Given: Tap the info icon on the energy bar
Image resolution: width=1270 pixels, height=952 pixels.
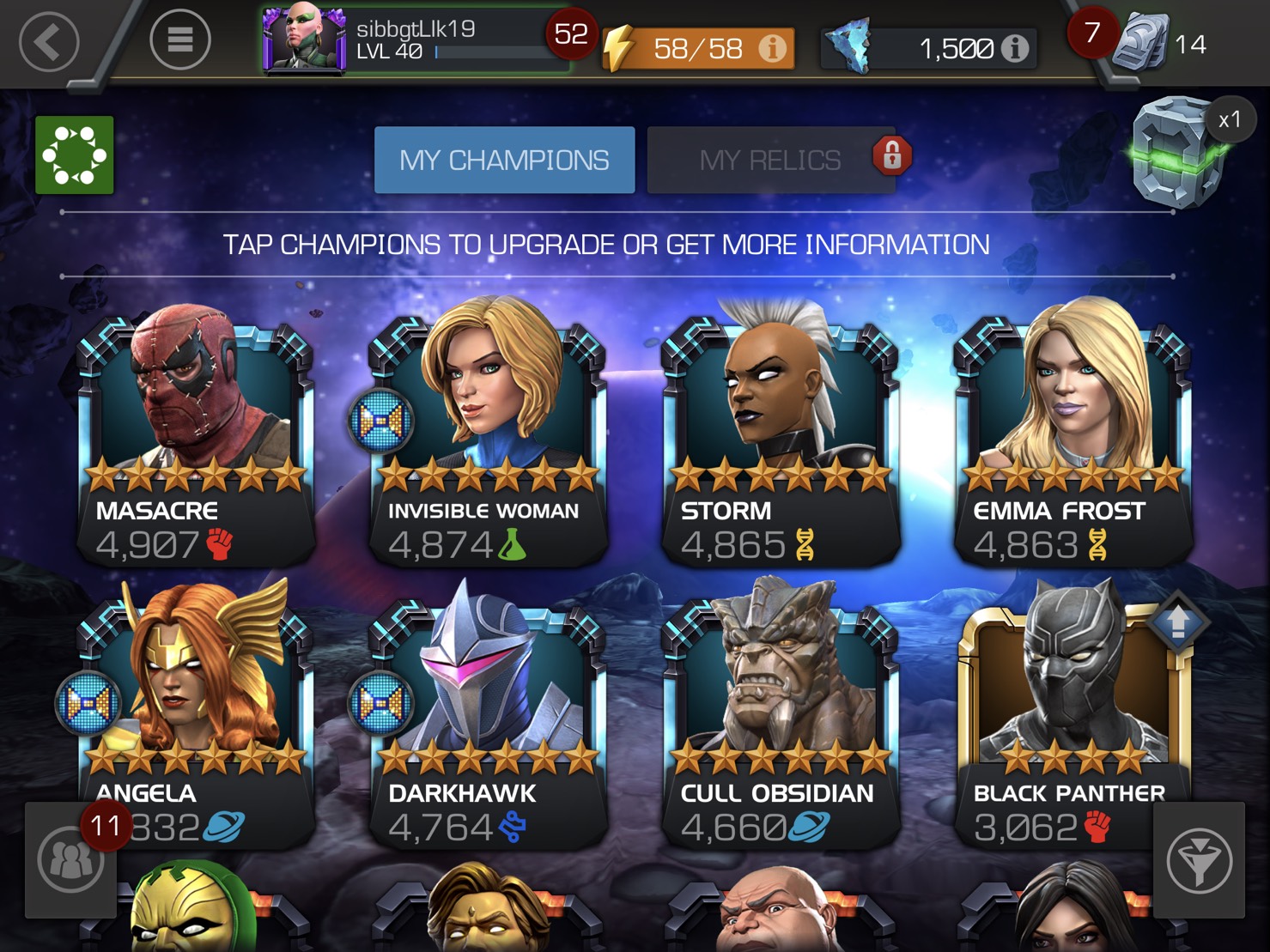Looking at the screenshot, I should pos(771,49).
